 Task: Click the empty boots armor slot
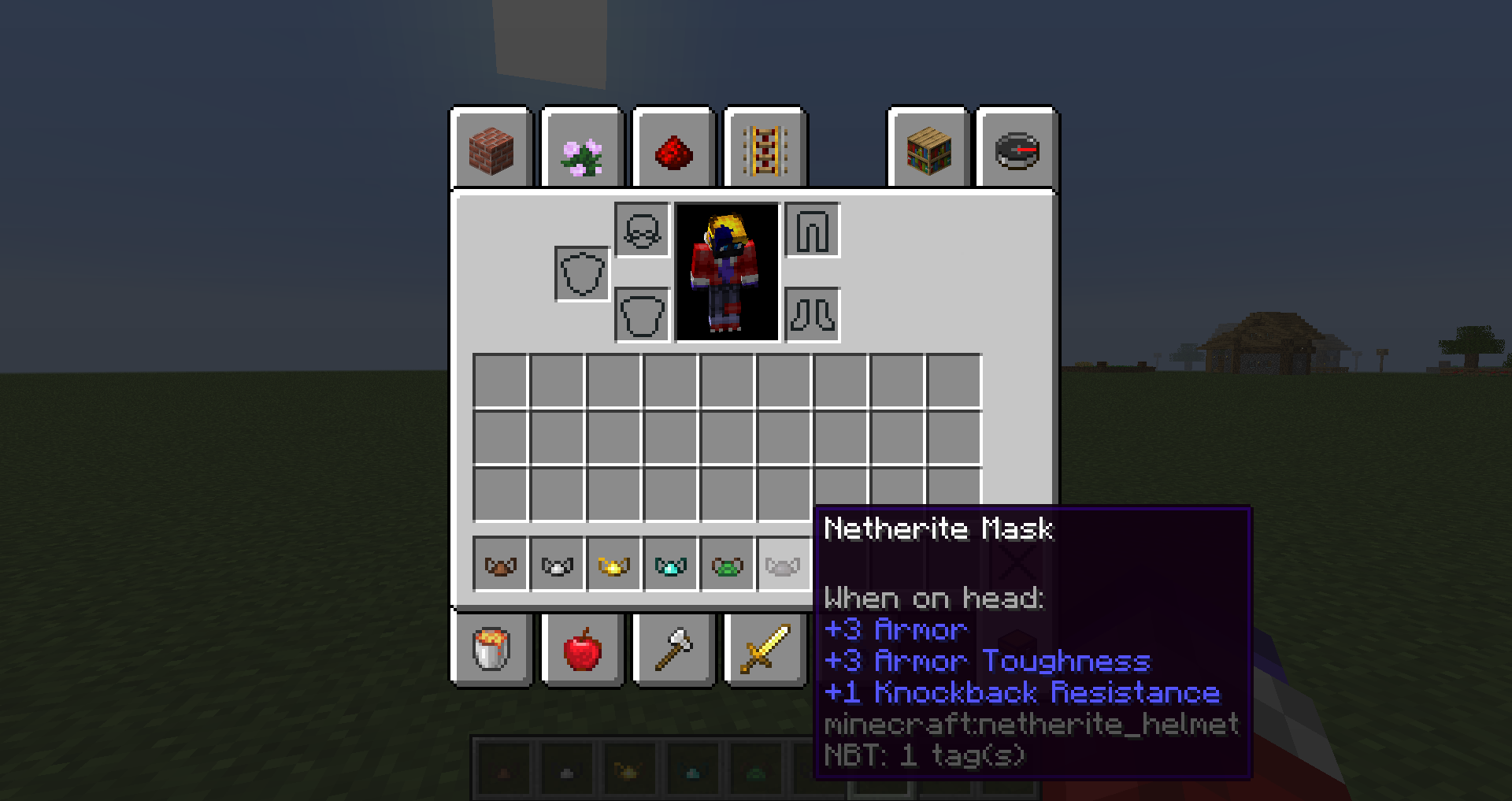pos(812,314)
